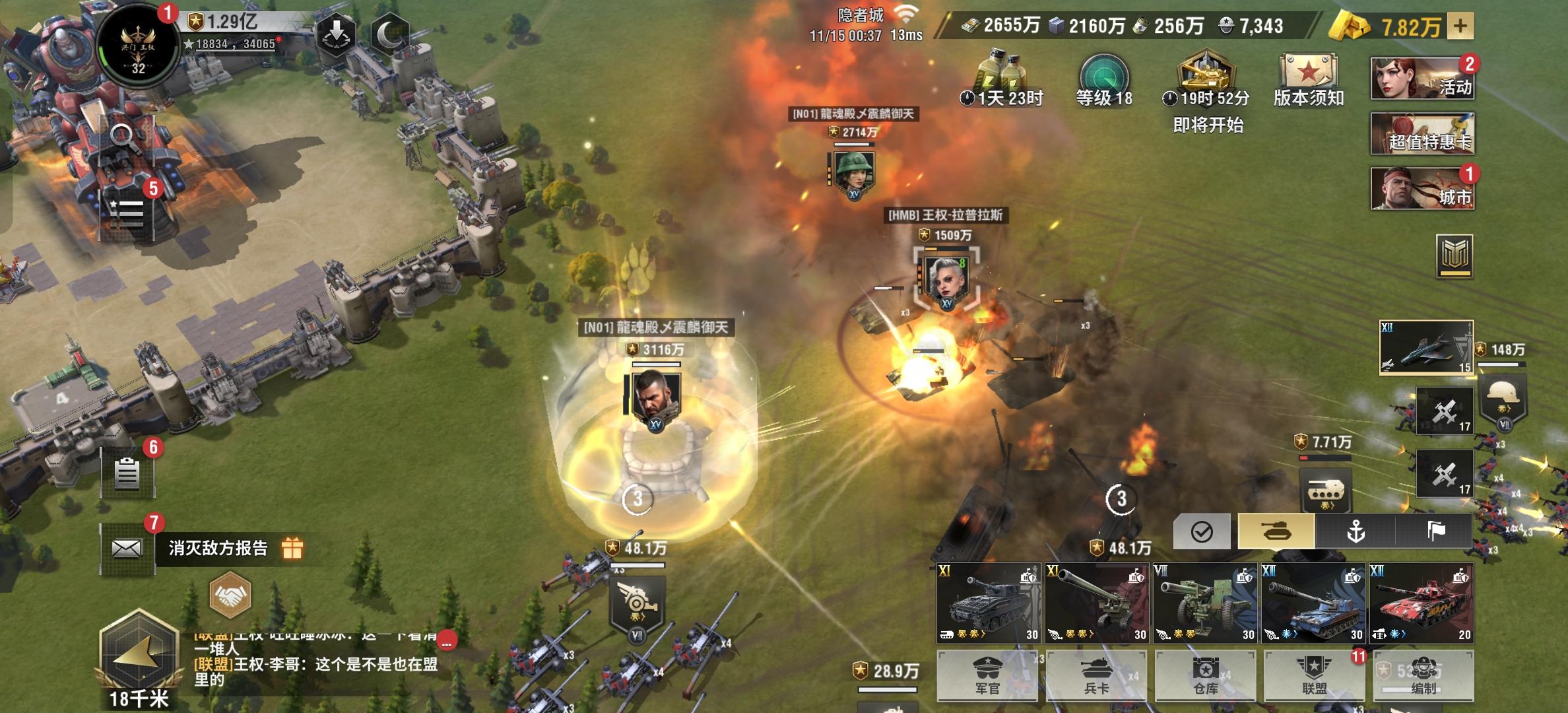Image resolution: width=1568 pixels, height=713 pixels.
Task: Switch to the anchor naval tab
Action: [x=1356, y=531]
